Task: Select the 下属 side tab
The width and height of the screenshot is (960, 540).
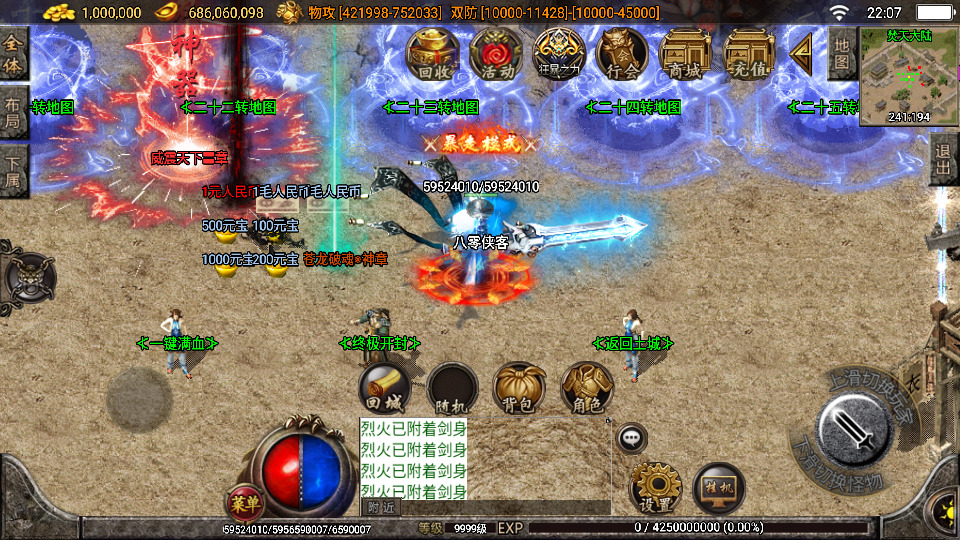Action: pos(13,170)
